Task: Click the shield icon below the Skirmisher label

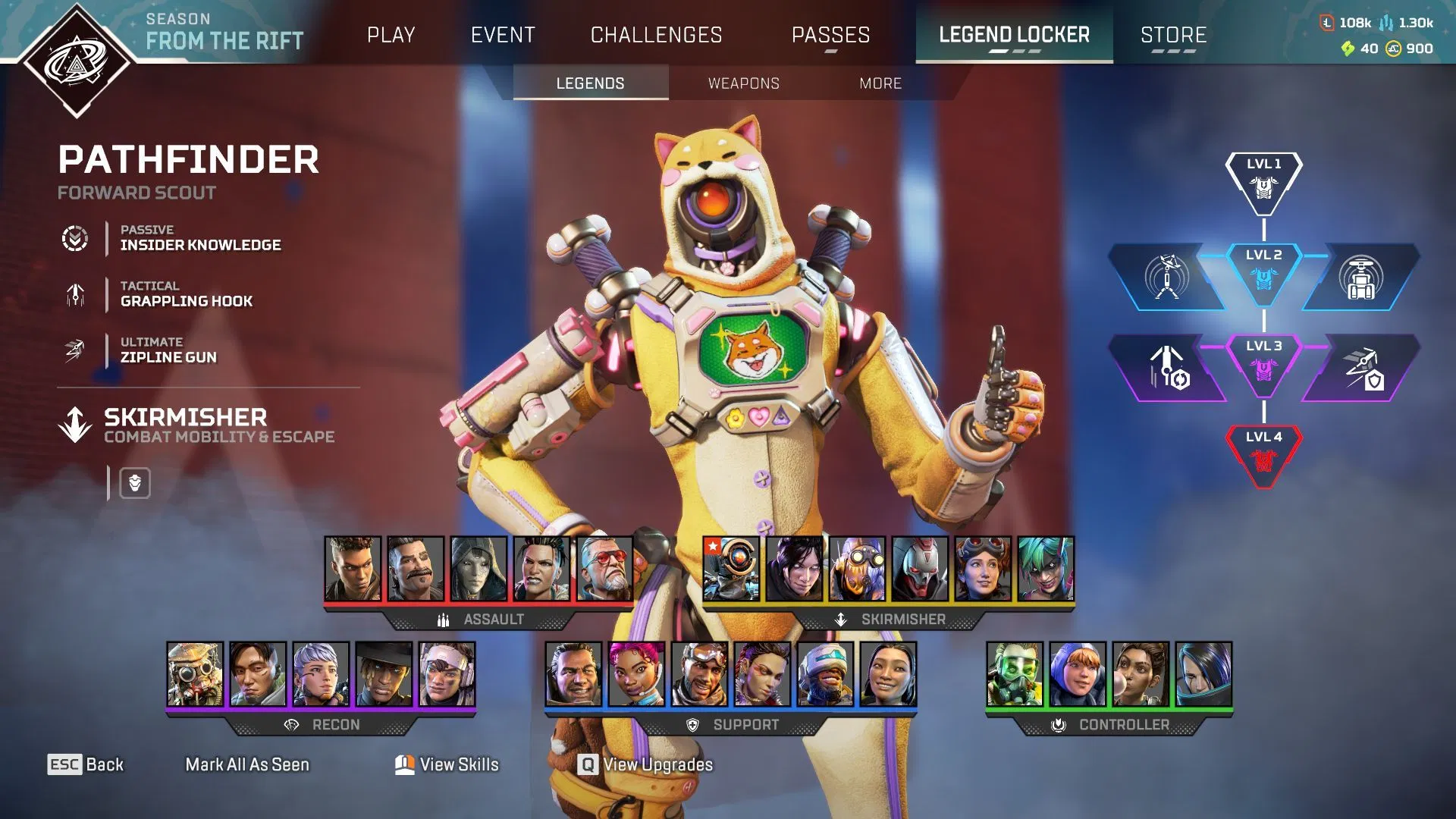Action: [135, 483]
